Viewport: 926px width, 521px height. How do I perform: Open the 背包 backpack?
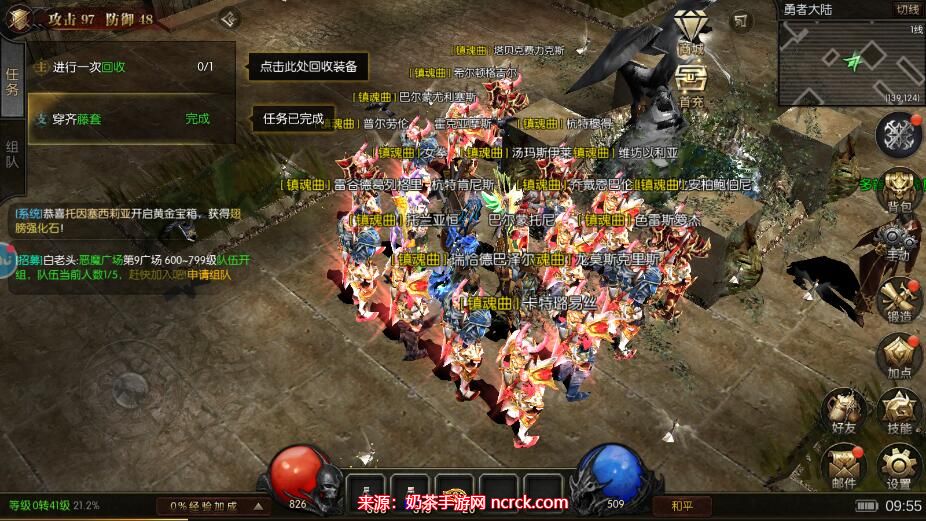pyautogui.click(x=898, y=188)
